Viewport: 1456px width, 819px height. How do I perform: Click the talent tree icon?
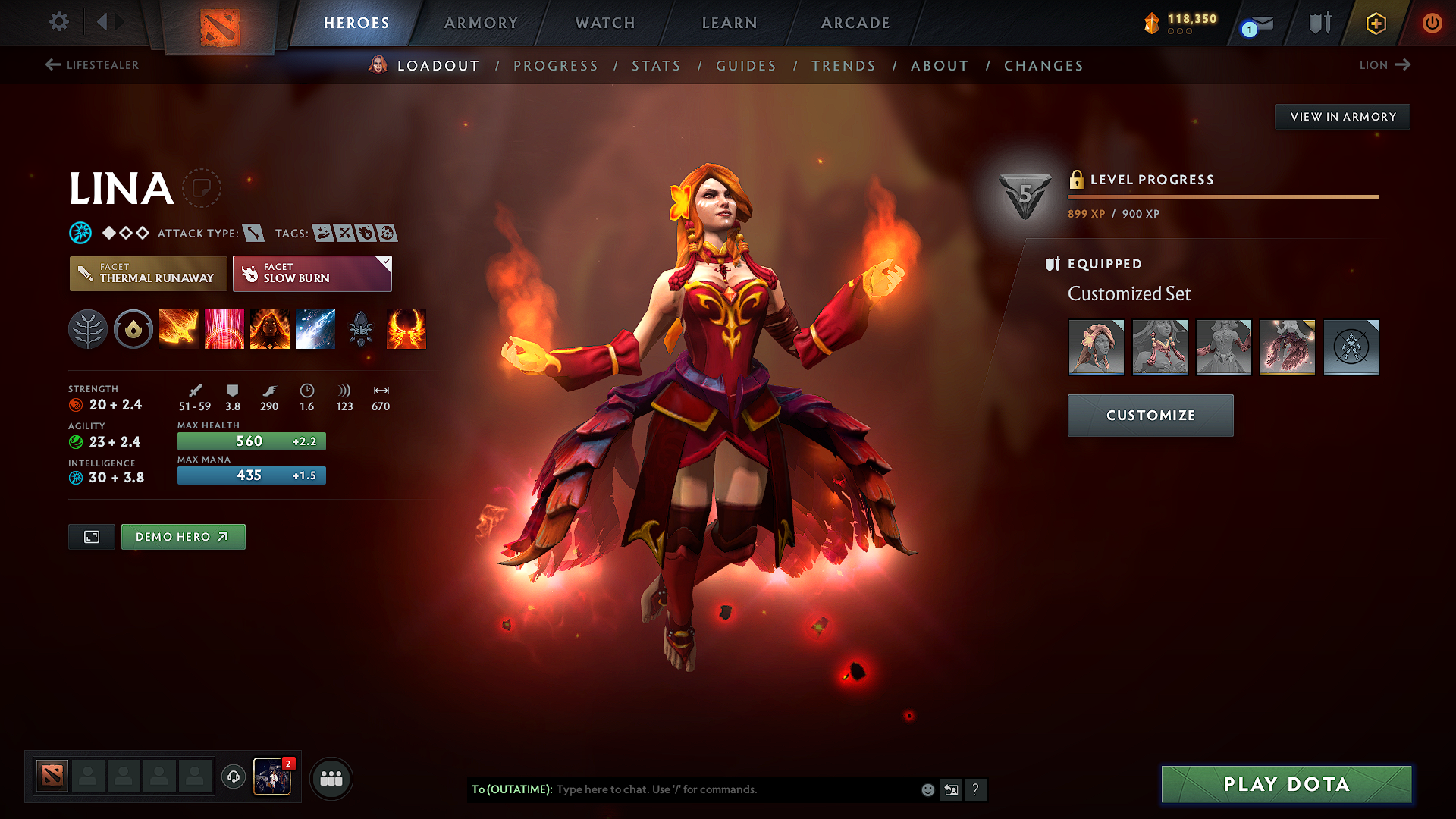tap(88, 329)
